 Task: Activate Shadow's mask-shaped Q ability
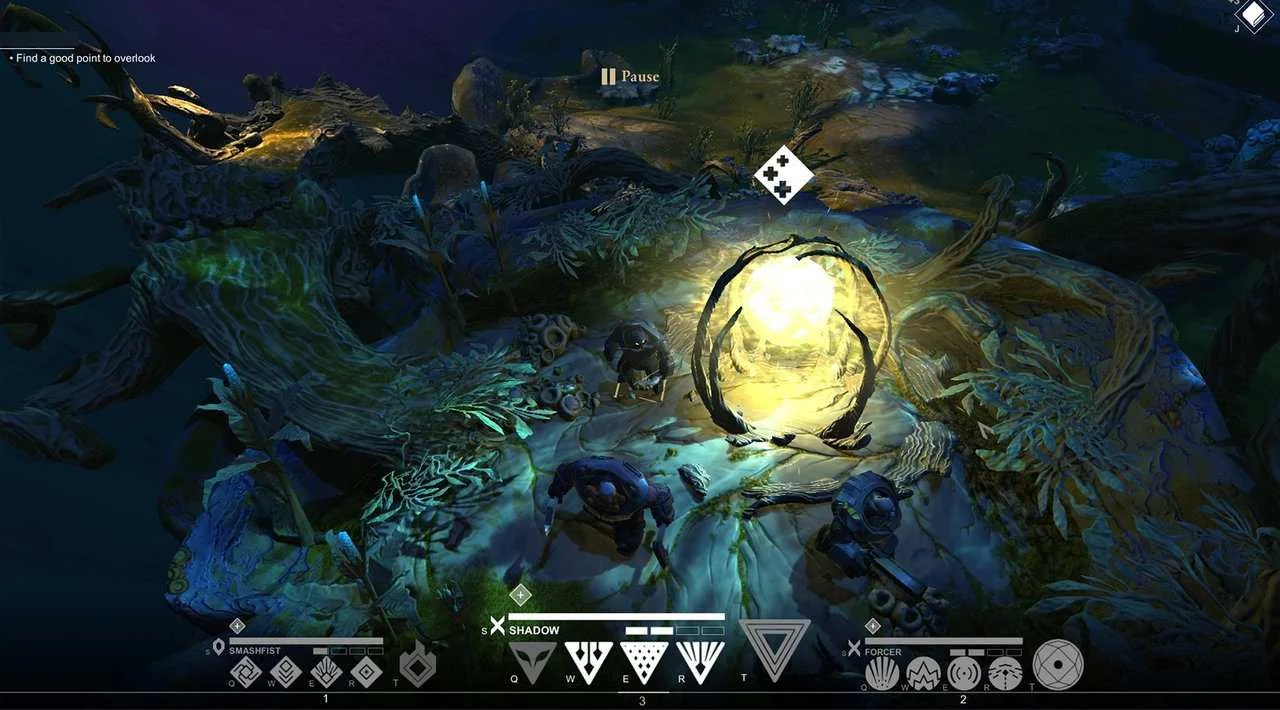pos(532,661)
